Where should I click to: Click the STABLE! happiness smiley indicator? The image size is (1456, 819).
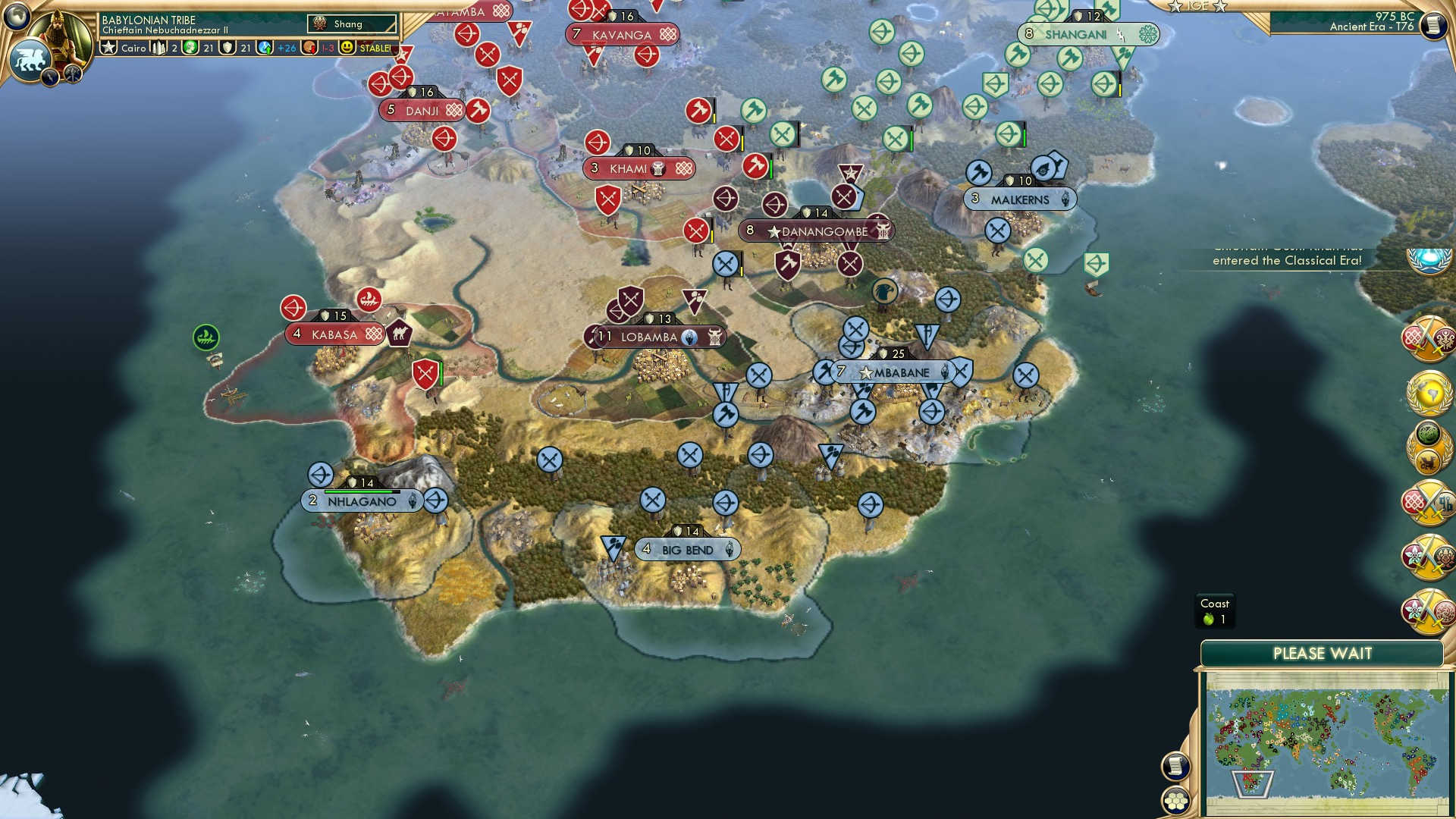(347, 47)
